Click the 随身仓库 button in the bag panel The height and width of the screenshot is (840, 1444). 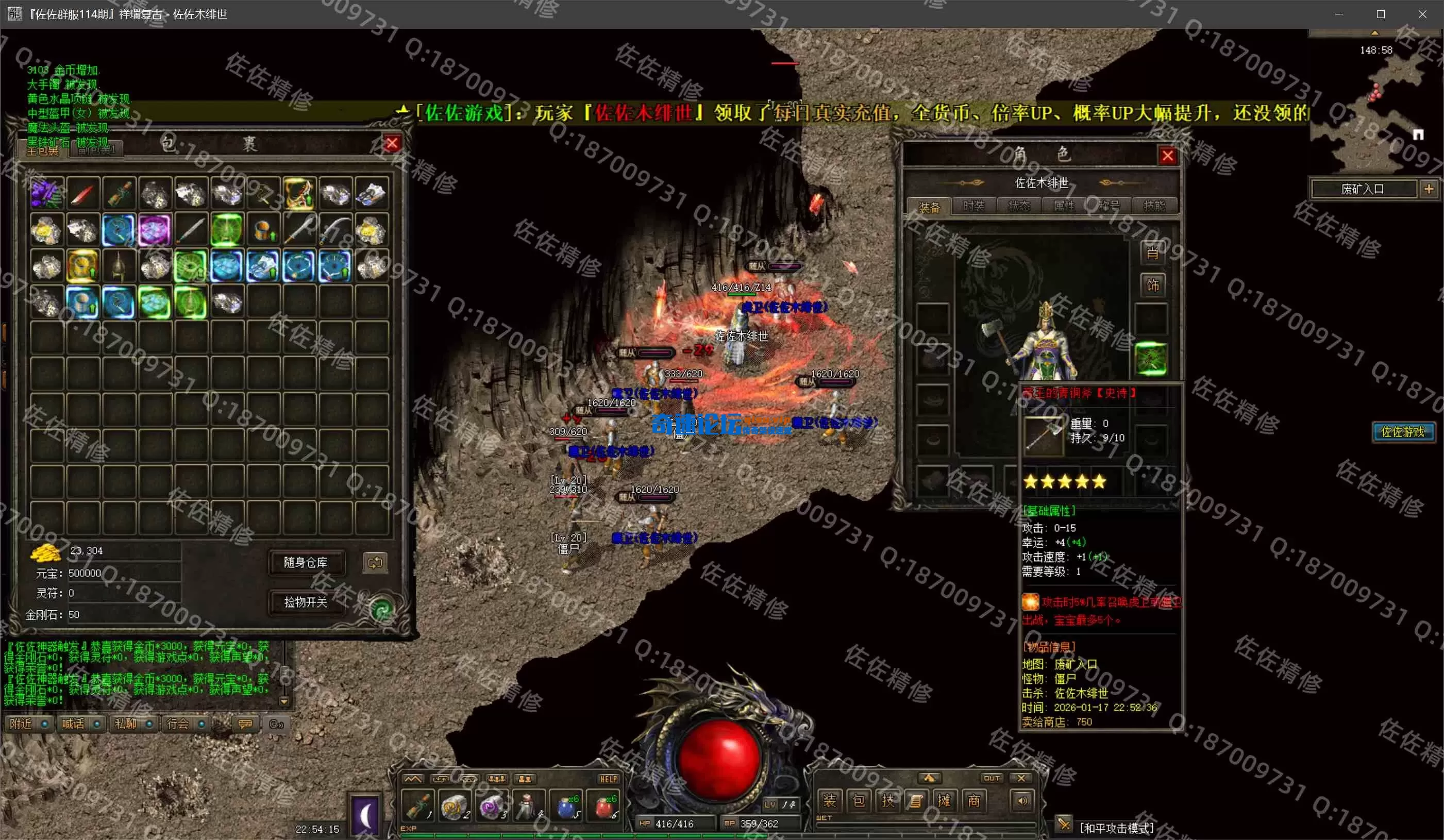pyautogui.click(x=308, y=563)
